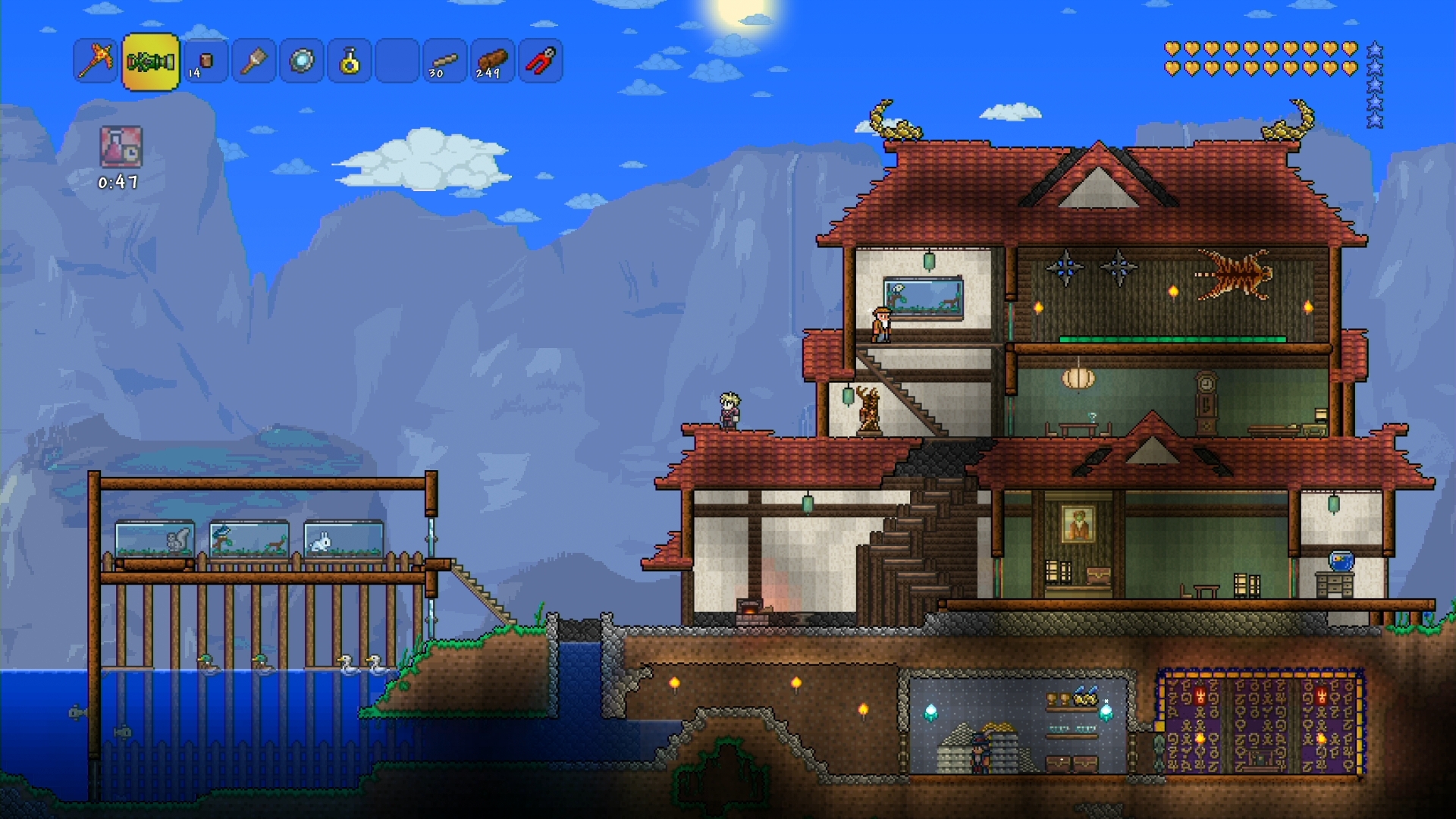Use the magic mirror hotbar slot

pos(301,61)
